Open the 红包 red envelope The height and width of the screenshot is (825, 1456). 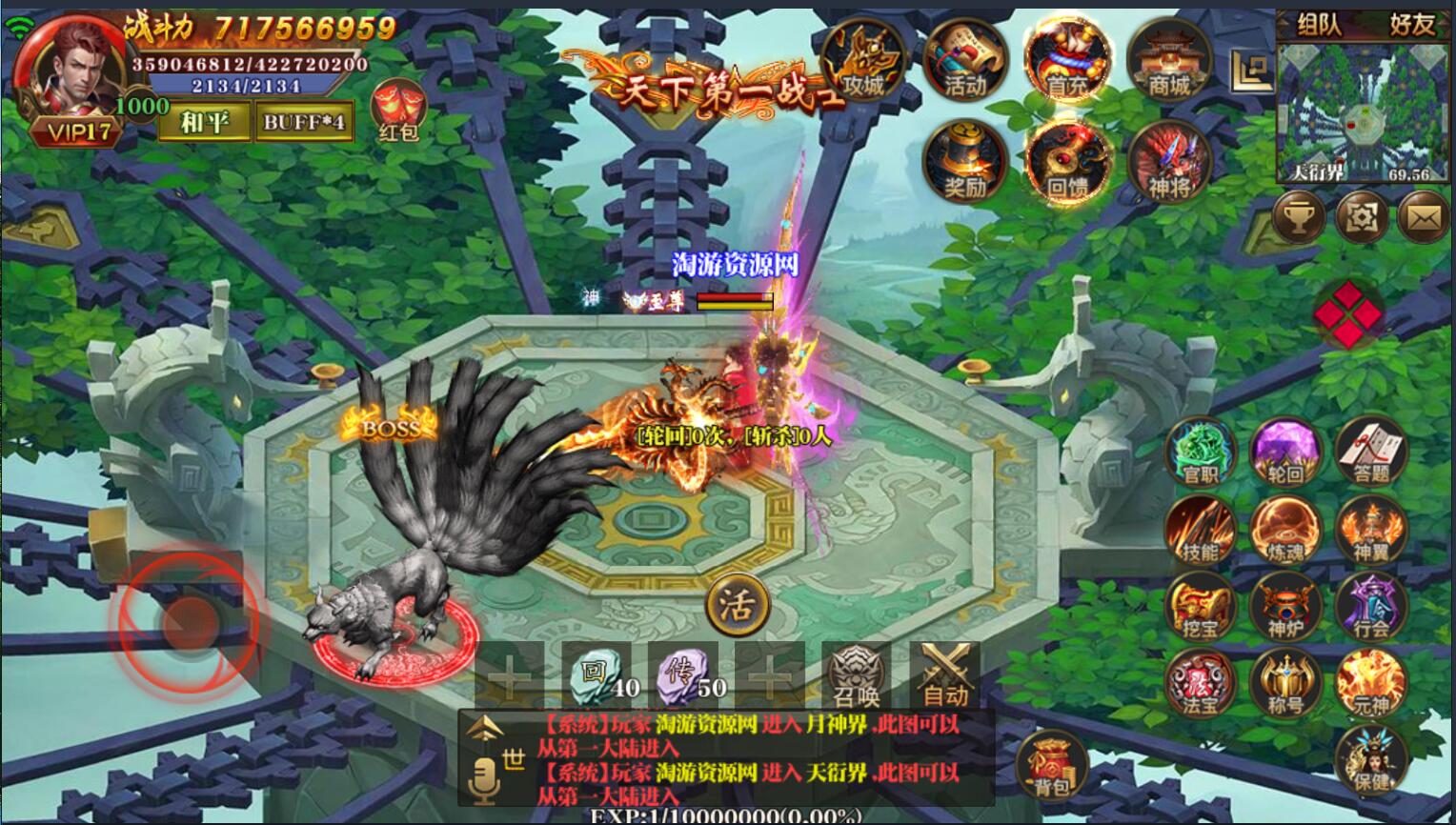click(x=397, y=110)
